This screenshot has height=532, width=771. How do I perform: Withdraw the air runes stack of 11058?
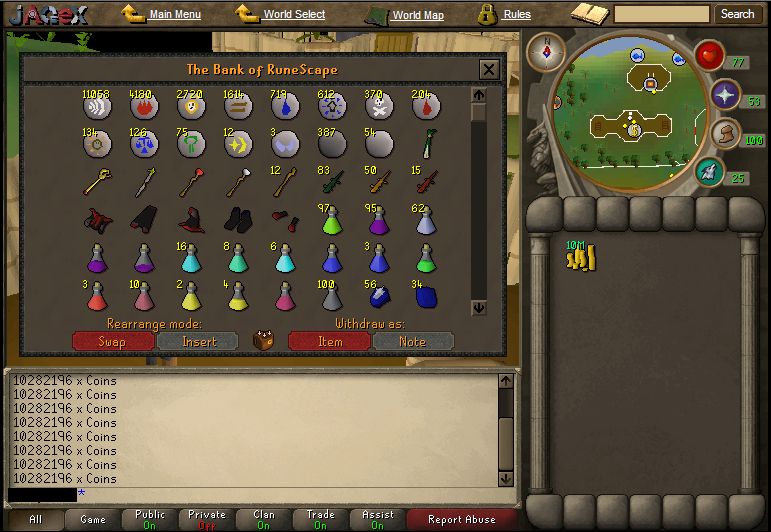[x=97, y=107]
